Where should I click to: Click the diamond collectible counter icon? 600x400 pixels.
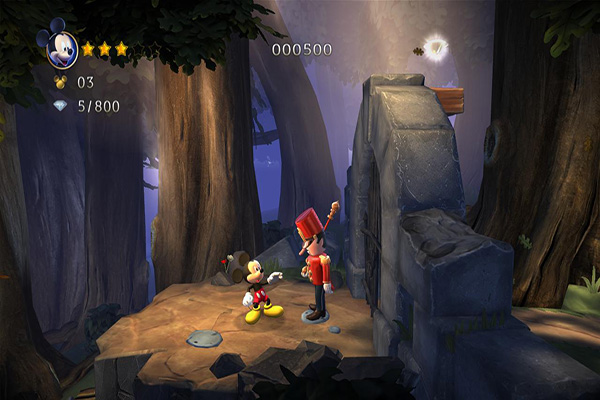point(60,106)
